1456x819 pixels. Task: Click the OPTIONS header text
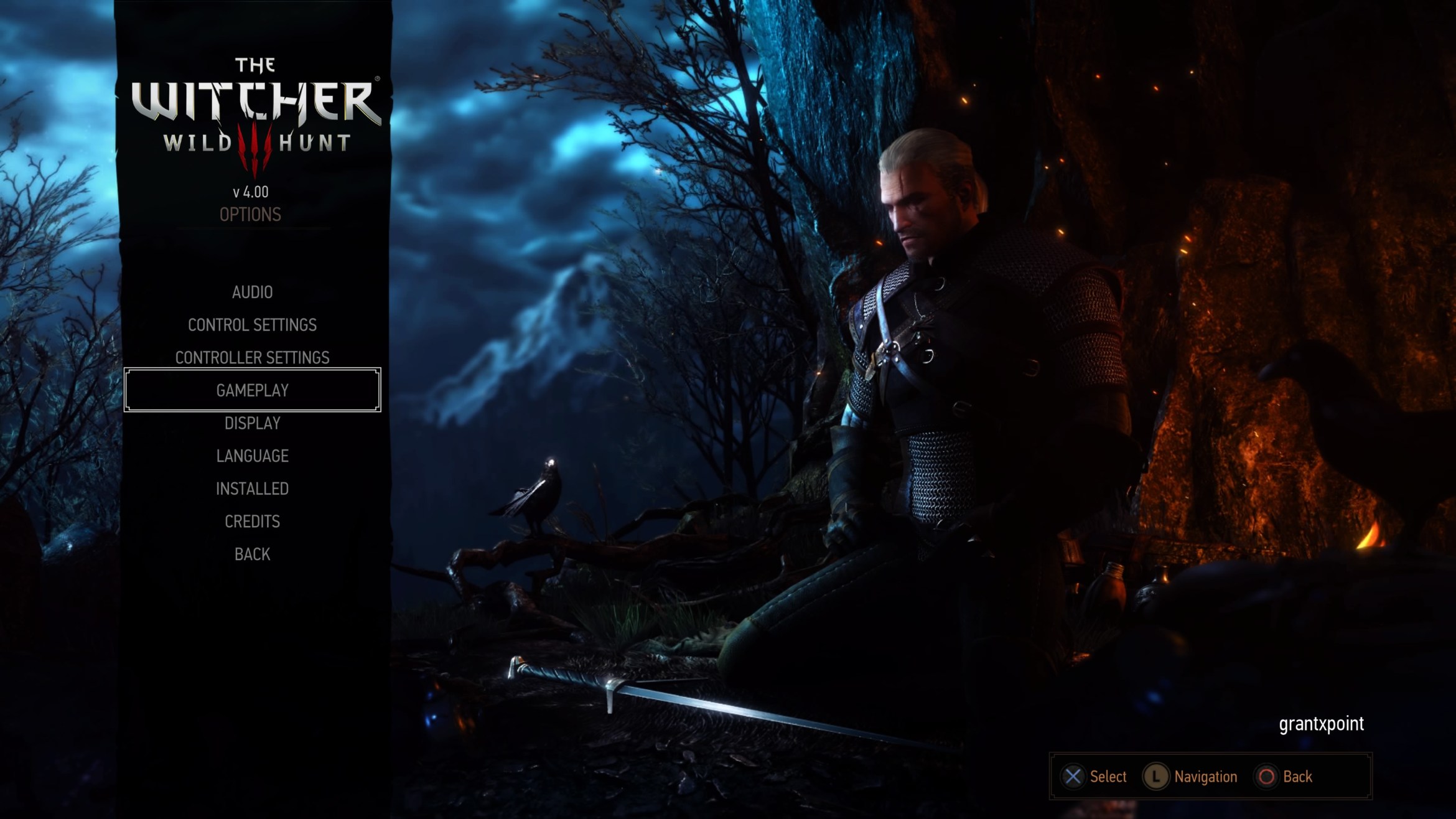click(251, 215)
